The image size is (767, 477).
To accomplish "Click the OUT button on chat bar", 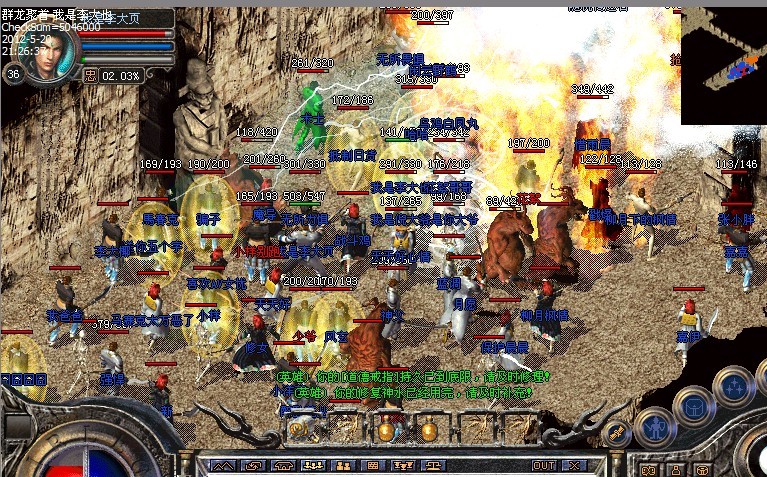I will pos(544,466).
